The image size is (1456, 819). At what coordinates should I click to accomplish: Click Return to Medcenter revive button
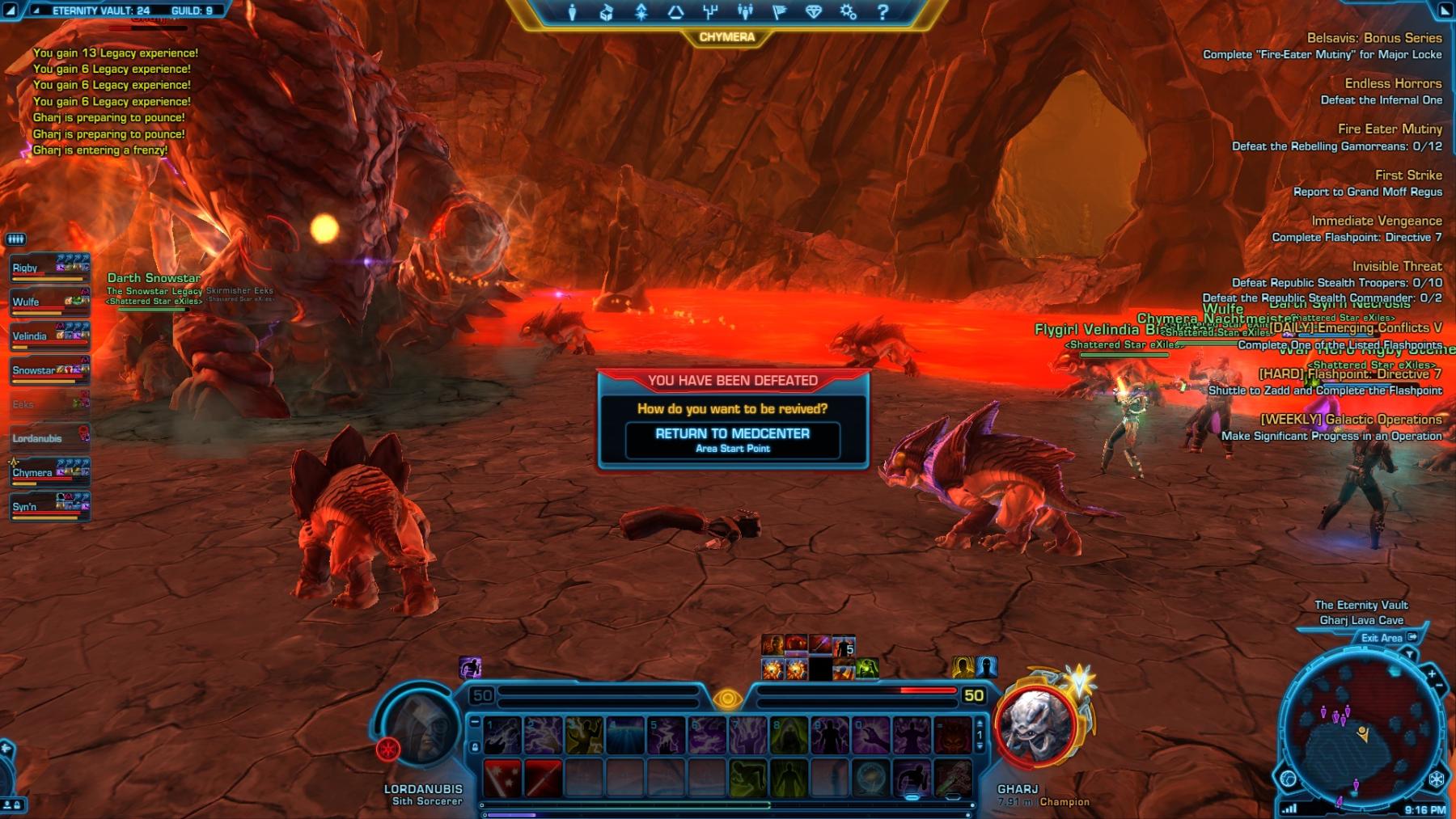[732, 440]
